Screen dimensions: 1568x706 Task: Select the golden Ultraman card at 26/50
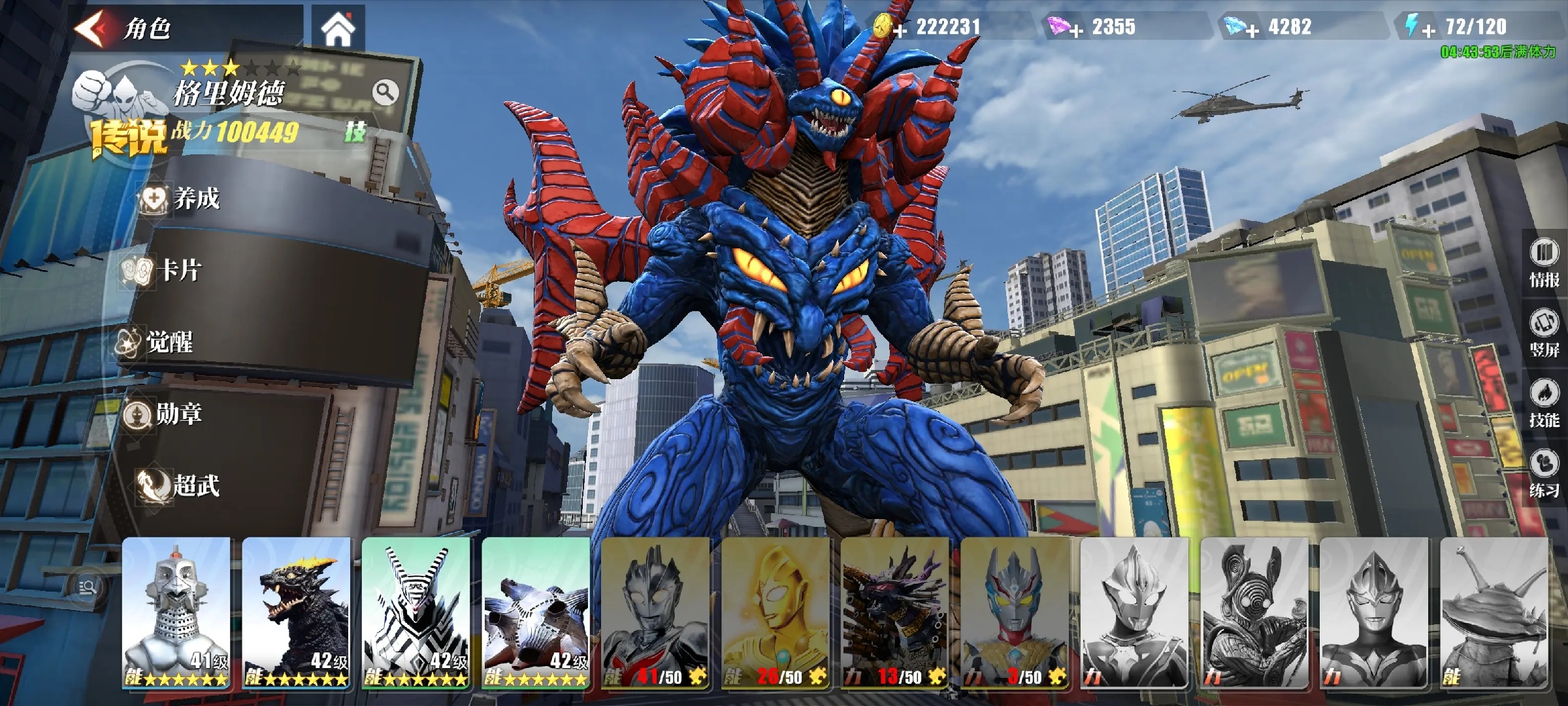[776, 613]
